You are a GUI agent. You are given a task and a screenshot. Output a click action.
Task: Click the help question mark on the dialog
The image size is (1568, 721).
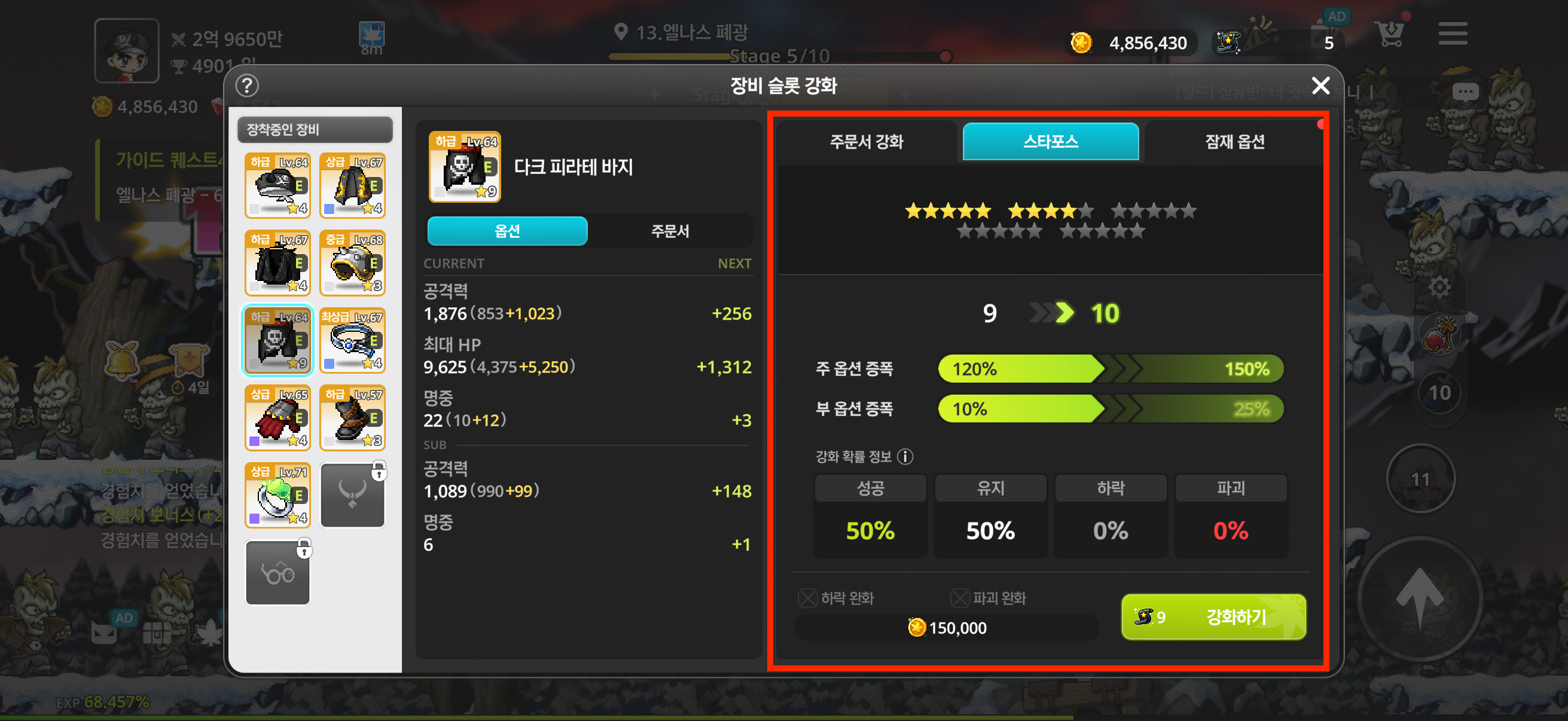click(247, 85)
